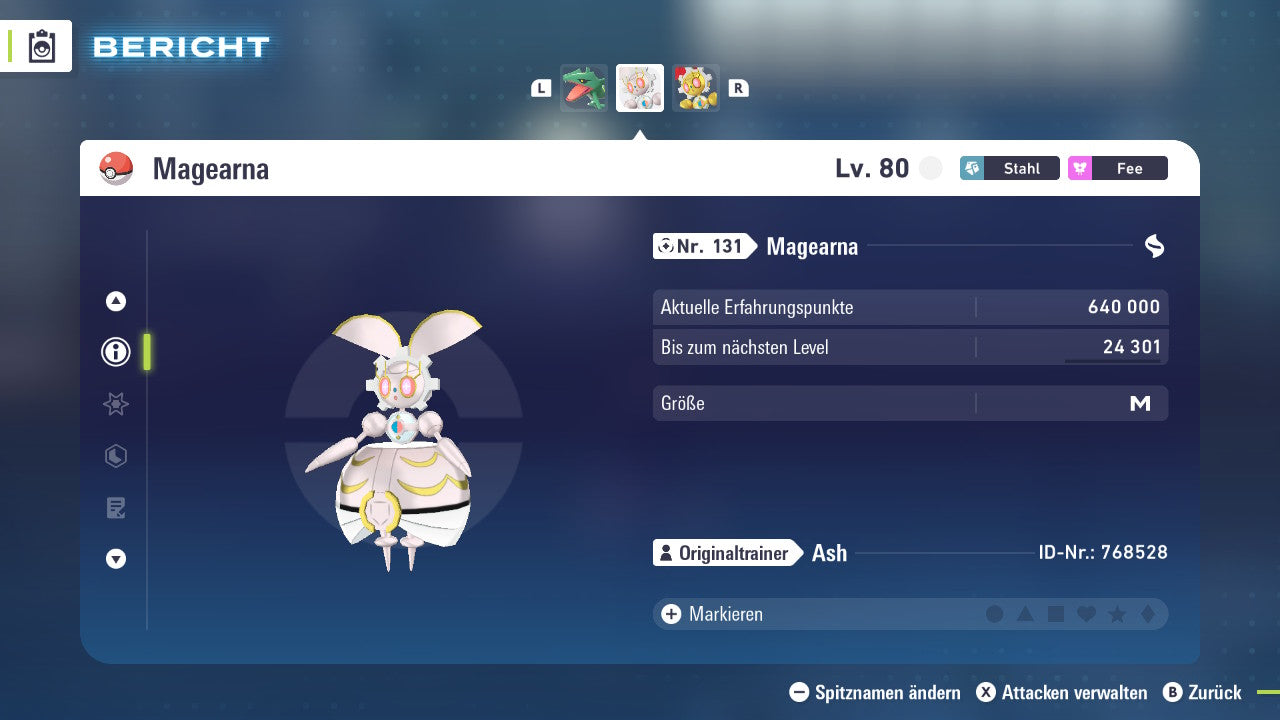Click the up arrow in the left sidebar
This screenshot has width=1280, height=720.
pos(115,301)
